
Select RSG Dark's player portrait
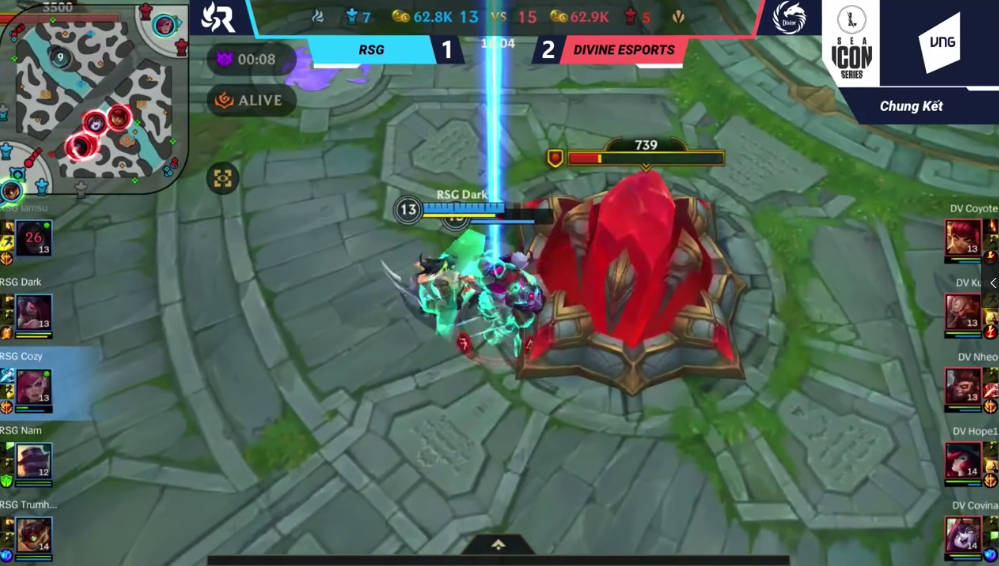[33, 313]
